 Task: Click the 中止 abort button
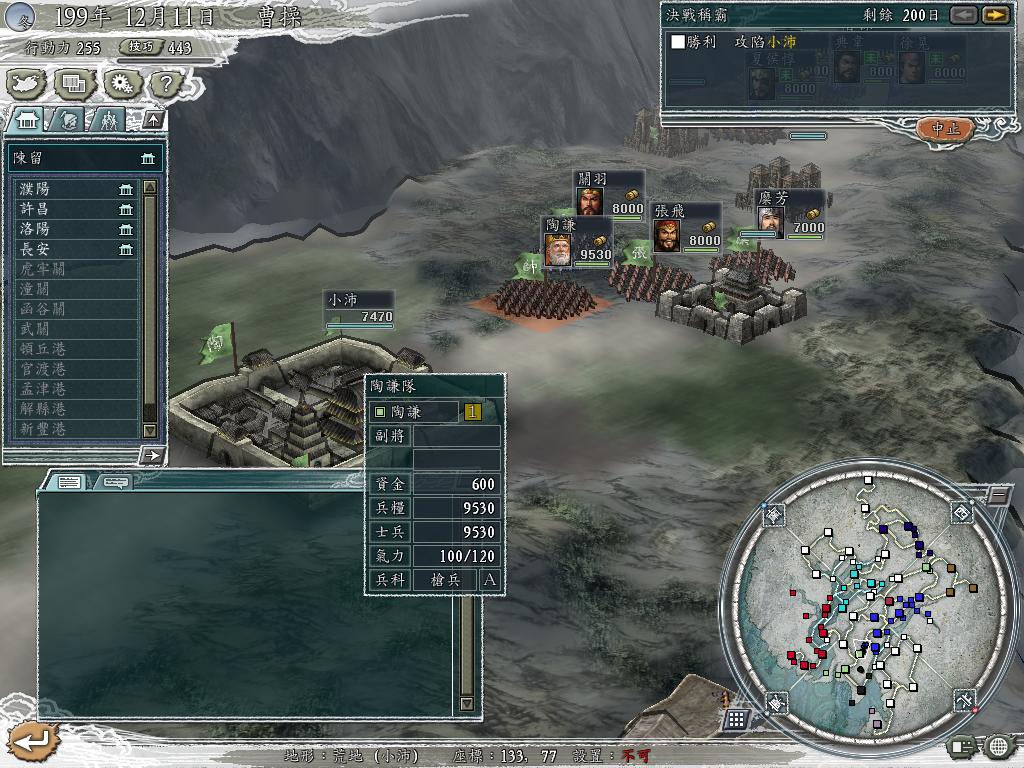(944, 128)
